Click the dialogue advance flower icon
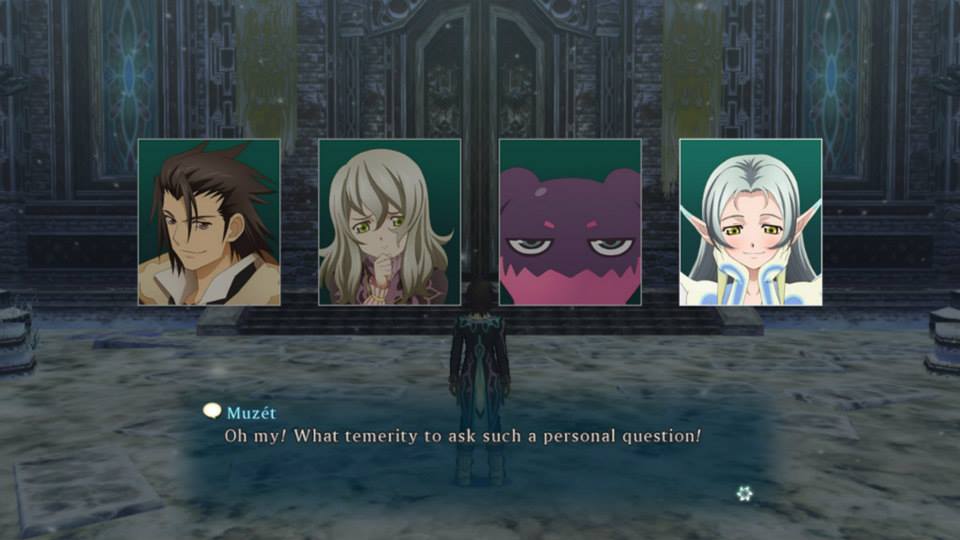The width and height of the screenshot is (960, 540). [x=744, y=492]
